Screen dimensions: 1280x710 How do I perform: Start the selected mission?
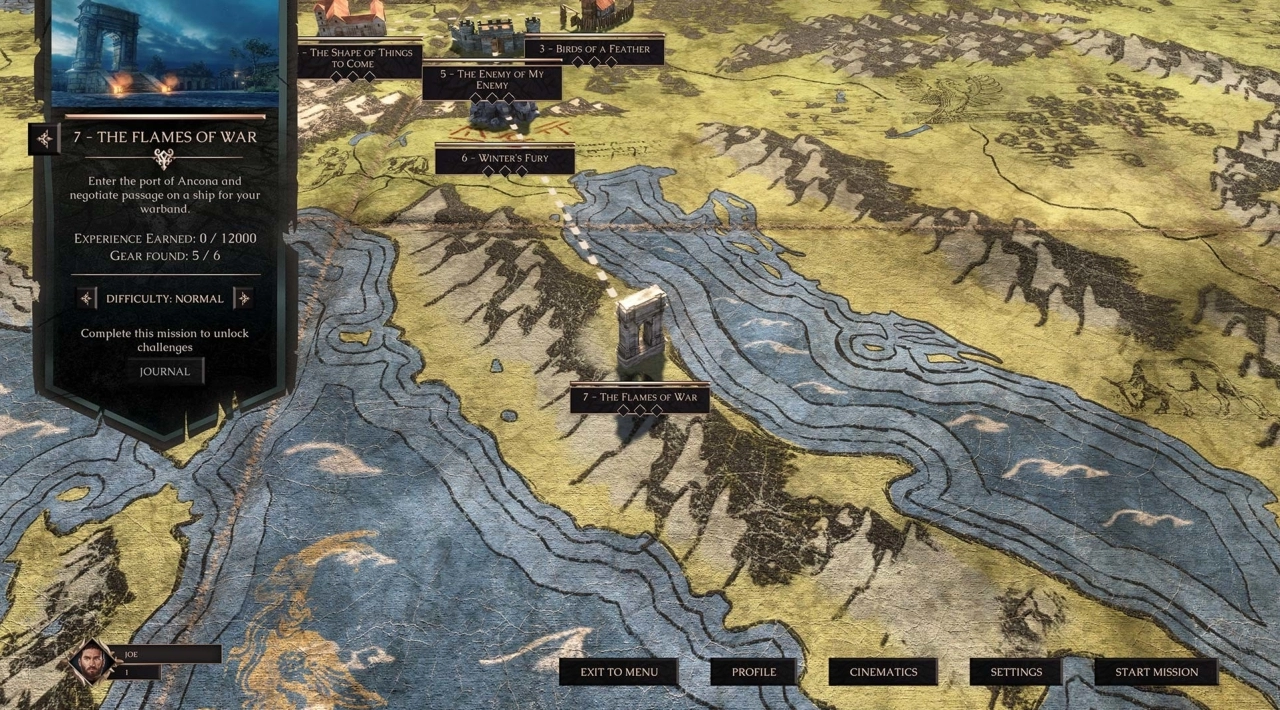1156,672
